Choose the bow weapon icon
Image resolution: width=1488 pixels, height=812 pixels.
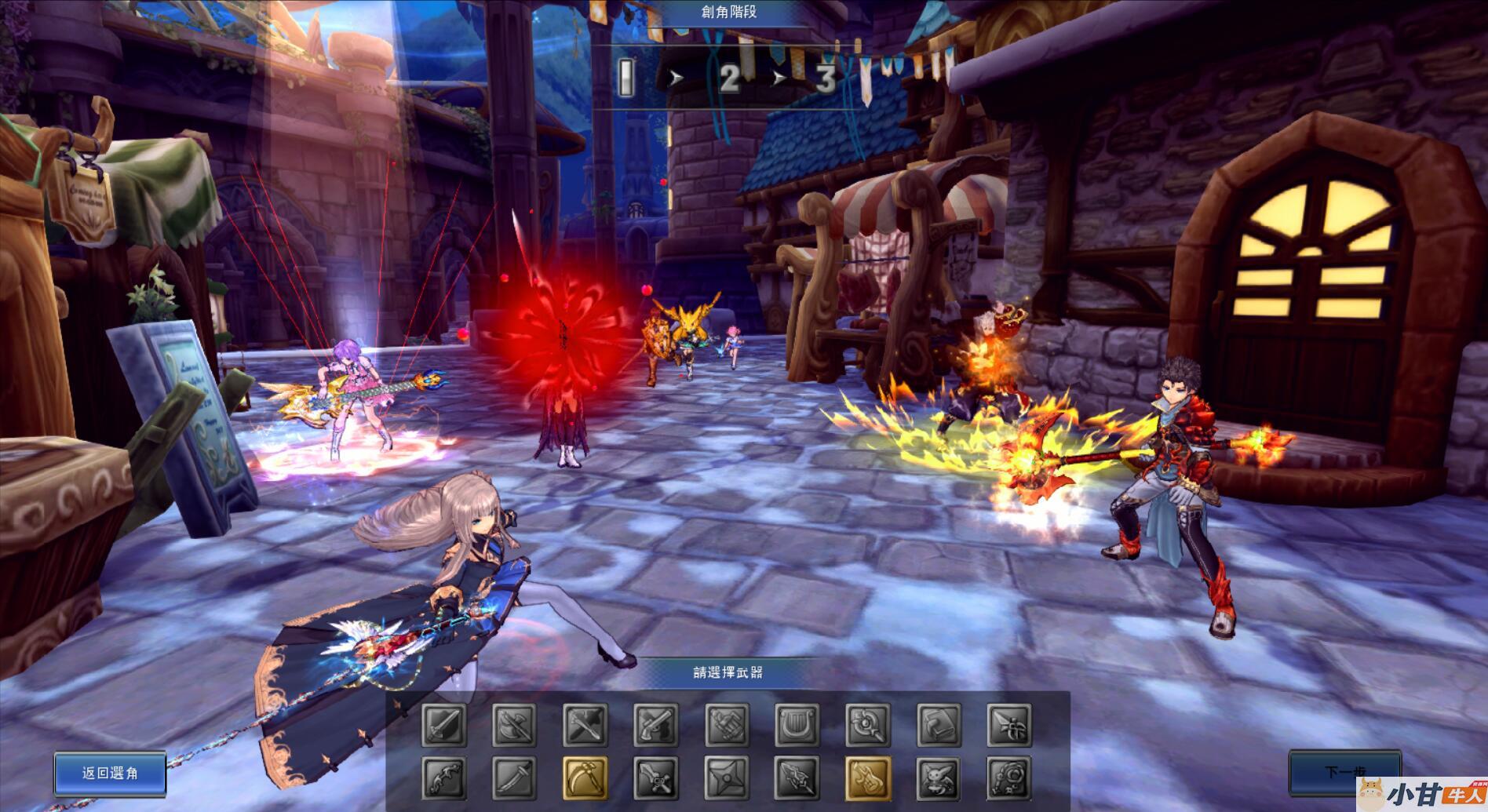444,777
